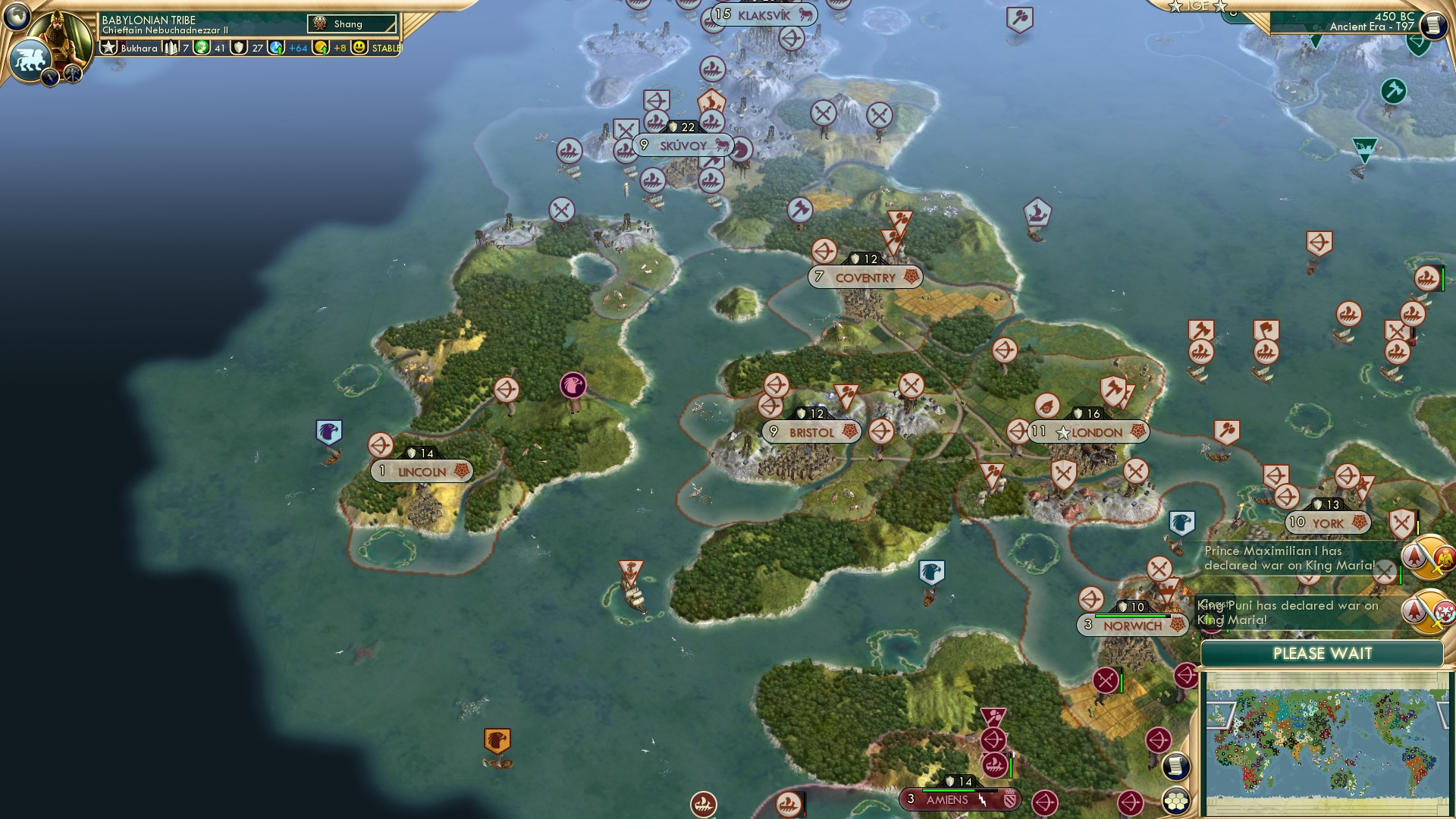The height and width of the screenshot is (819, 1456).
Task: Click the hammer icon under the leader portrait
Action: pos(72,74)
